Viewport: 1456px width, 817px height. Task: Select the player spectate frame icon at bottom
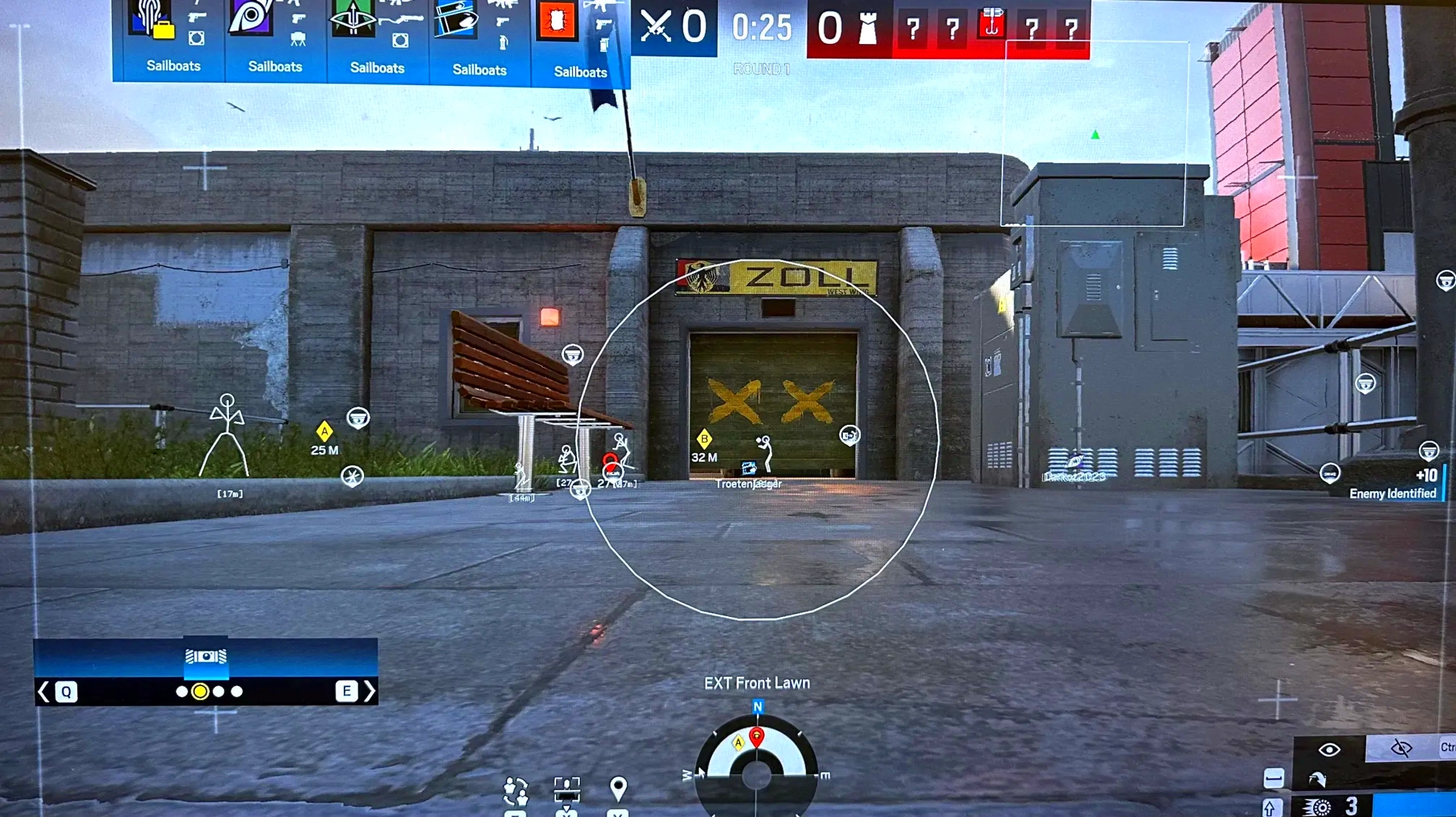[567, 790]
